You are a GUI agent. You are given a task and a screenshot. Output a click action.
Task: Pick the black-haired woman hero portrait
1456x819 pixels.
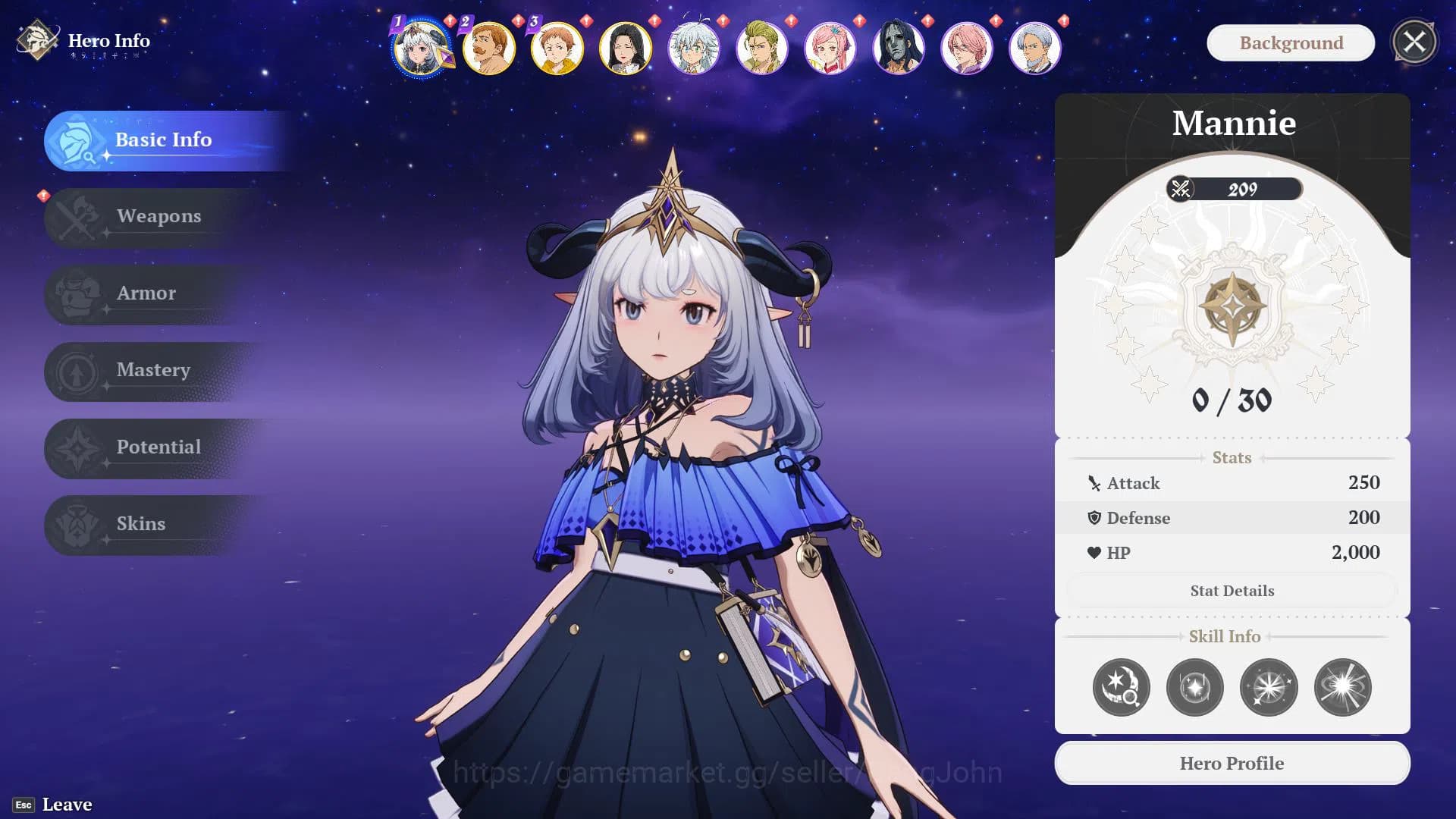tap(626, 49)
